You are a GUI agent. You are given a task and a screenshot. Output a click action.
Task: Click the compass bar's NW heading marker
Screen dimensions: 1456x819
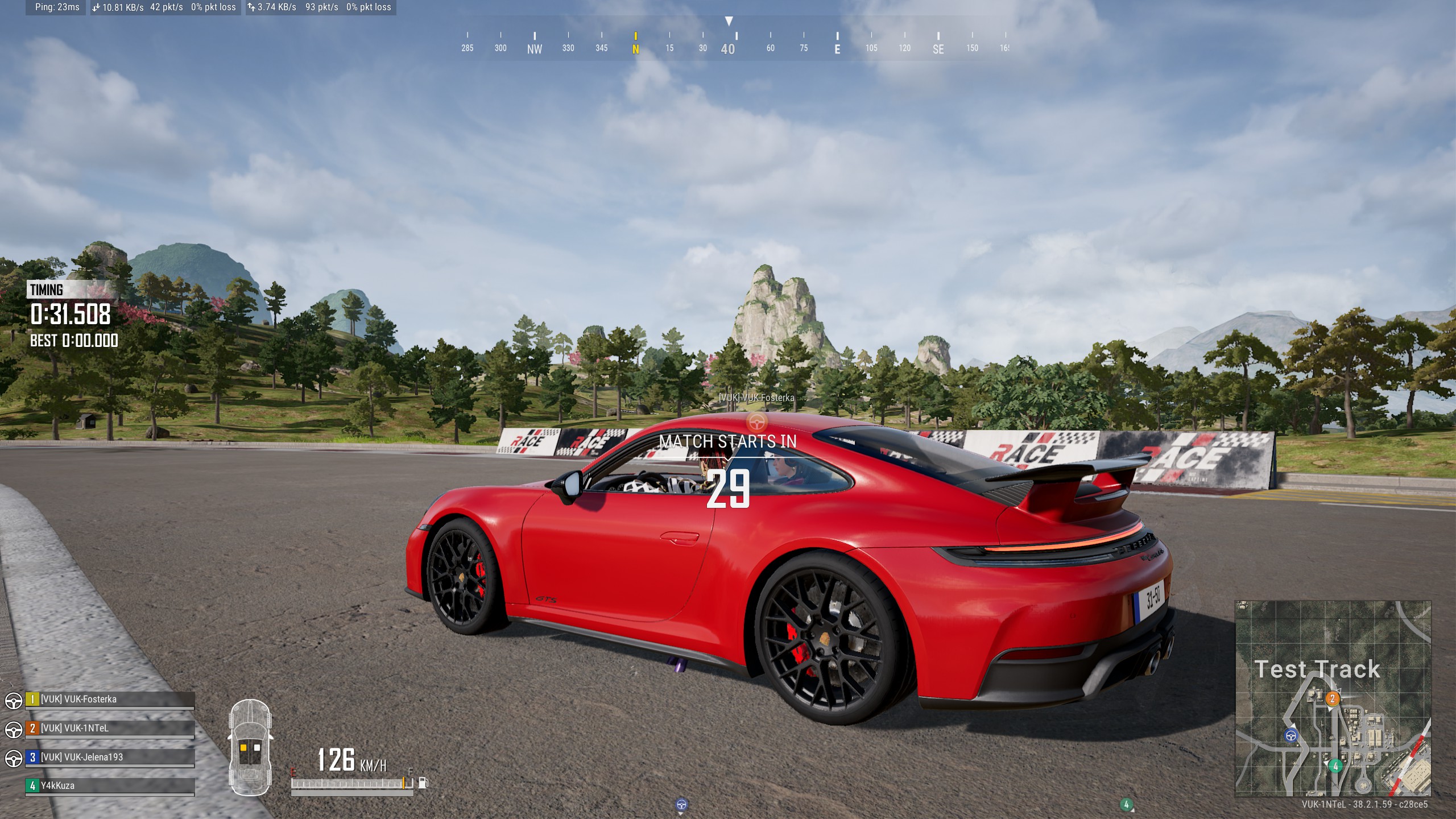pyautogui.click(x=535, y=48)
